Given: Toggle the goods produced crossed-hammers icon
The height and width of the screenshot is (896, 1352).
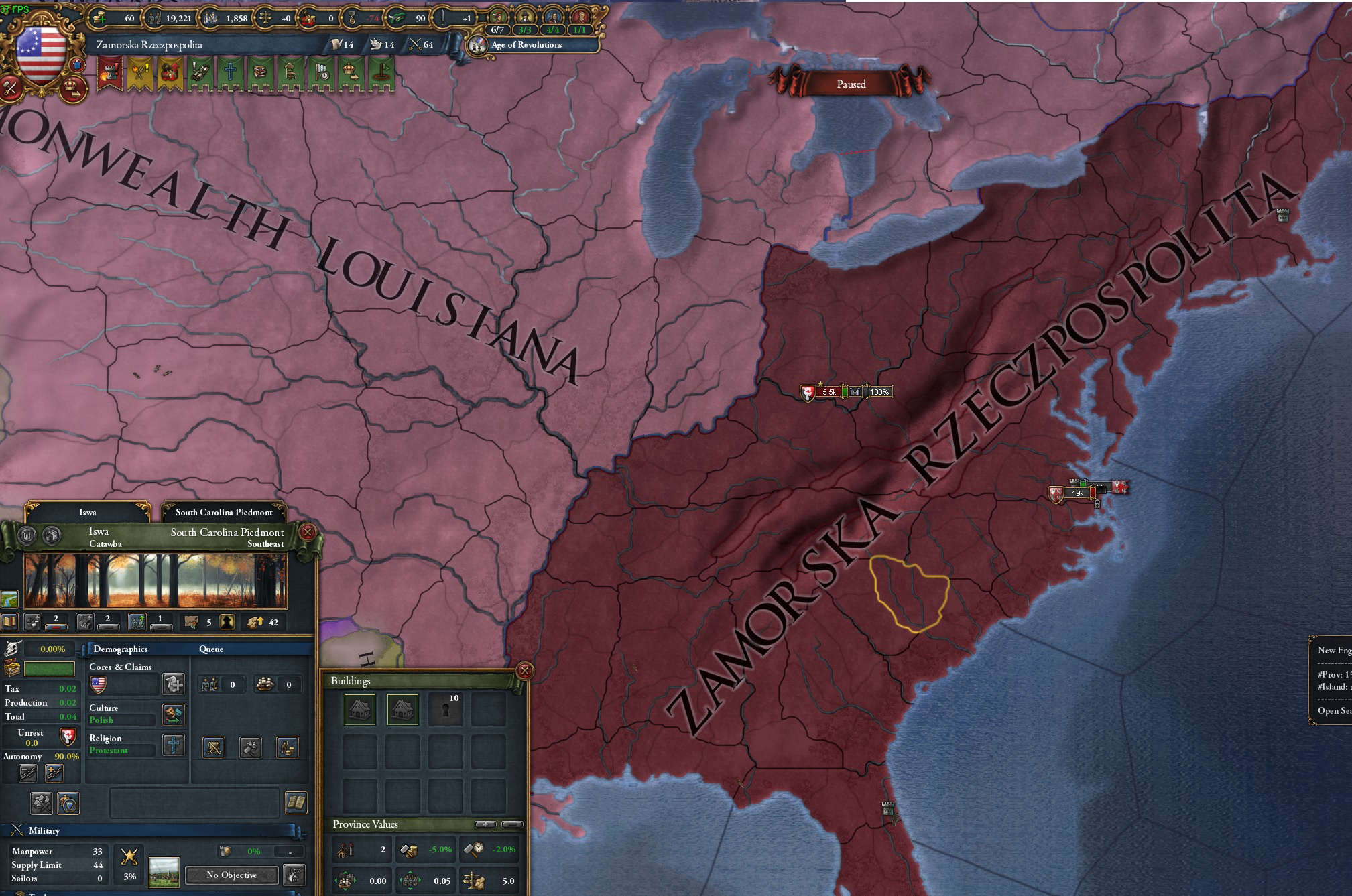Looking at the screenshot, I should pyautogui.click(x=41, y=802).
